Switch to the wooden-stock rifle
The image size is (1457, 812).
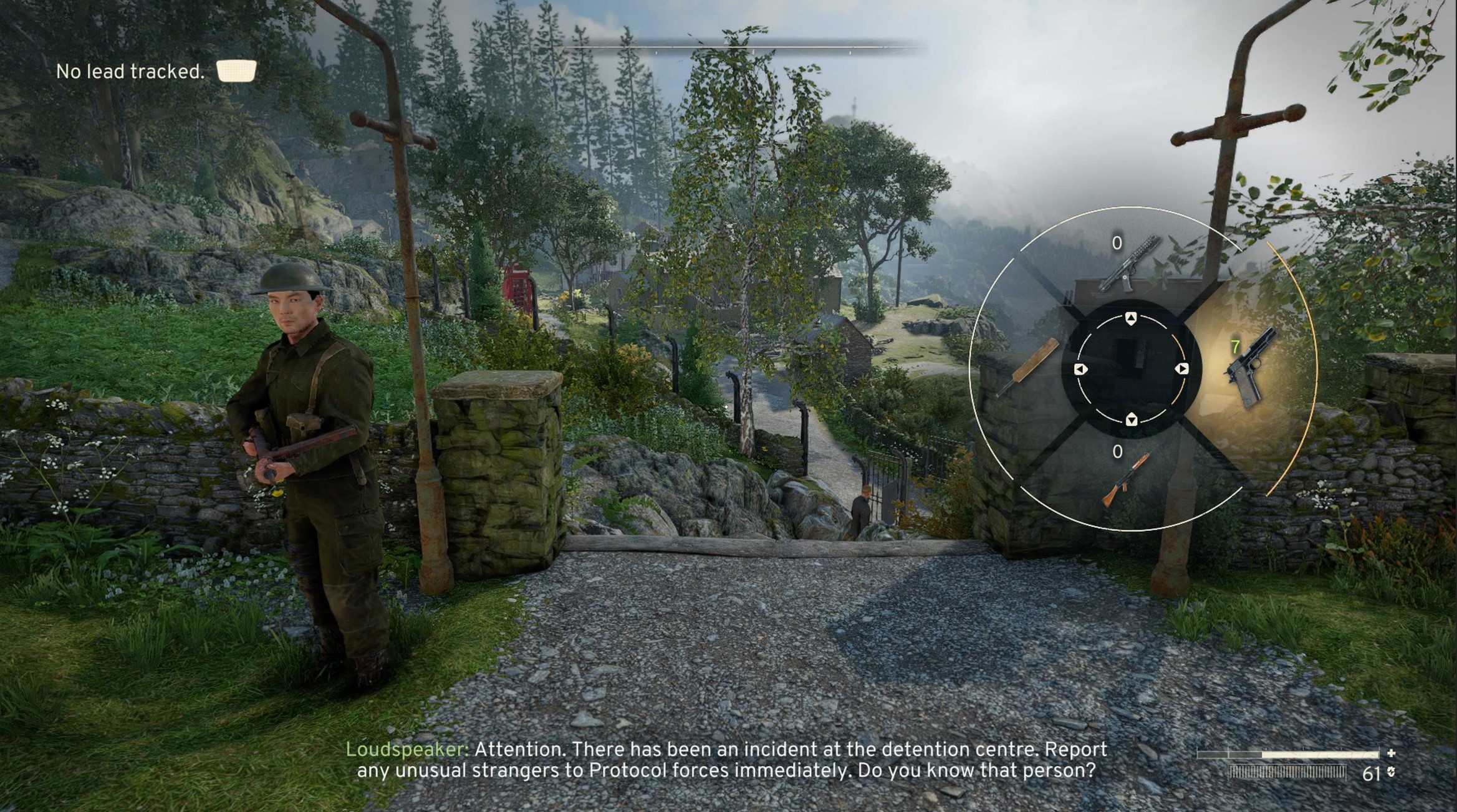pos(1126,478)
